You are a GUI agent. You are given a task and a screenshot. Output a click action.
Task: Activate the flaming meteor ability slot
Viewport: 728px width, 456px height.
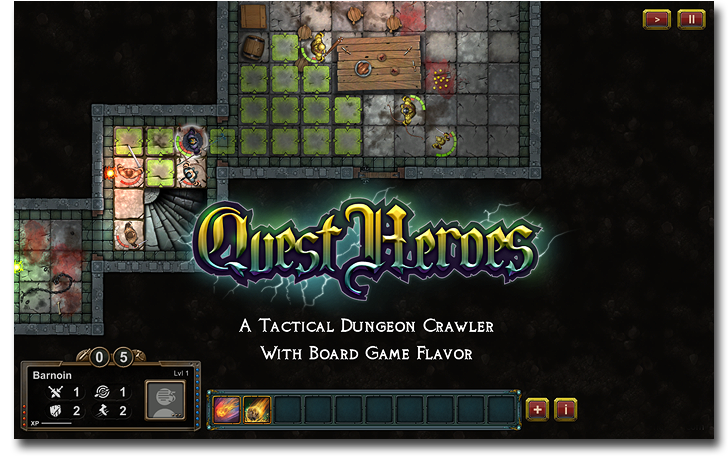click(257, 409)
